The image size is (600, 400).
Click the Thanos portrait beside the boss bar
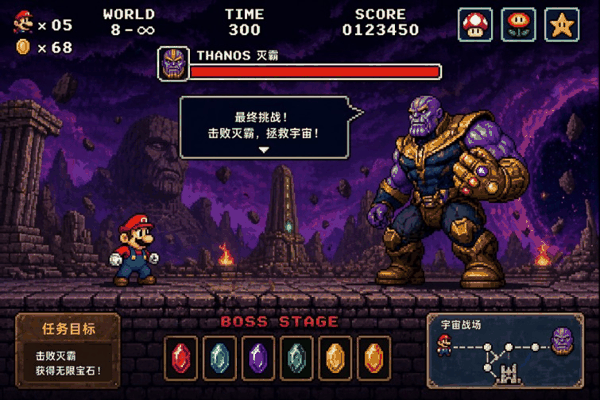(x=172, y=64)
